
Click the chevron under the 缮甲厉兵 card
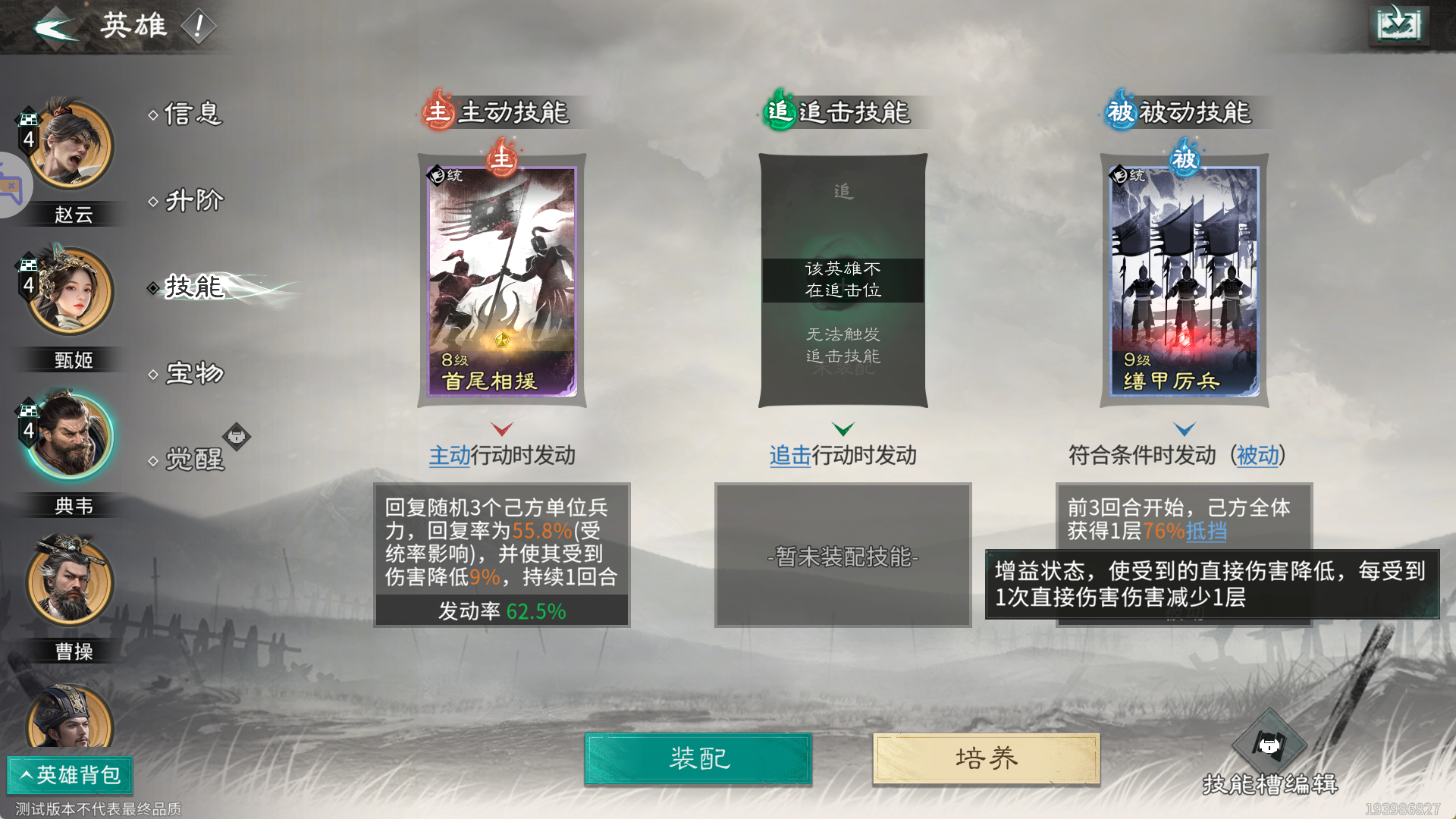pyautogui.click(x=1184, y=428)
